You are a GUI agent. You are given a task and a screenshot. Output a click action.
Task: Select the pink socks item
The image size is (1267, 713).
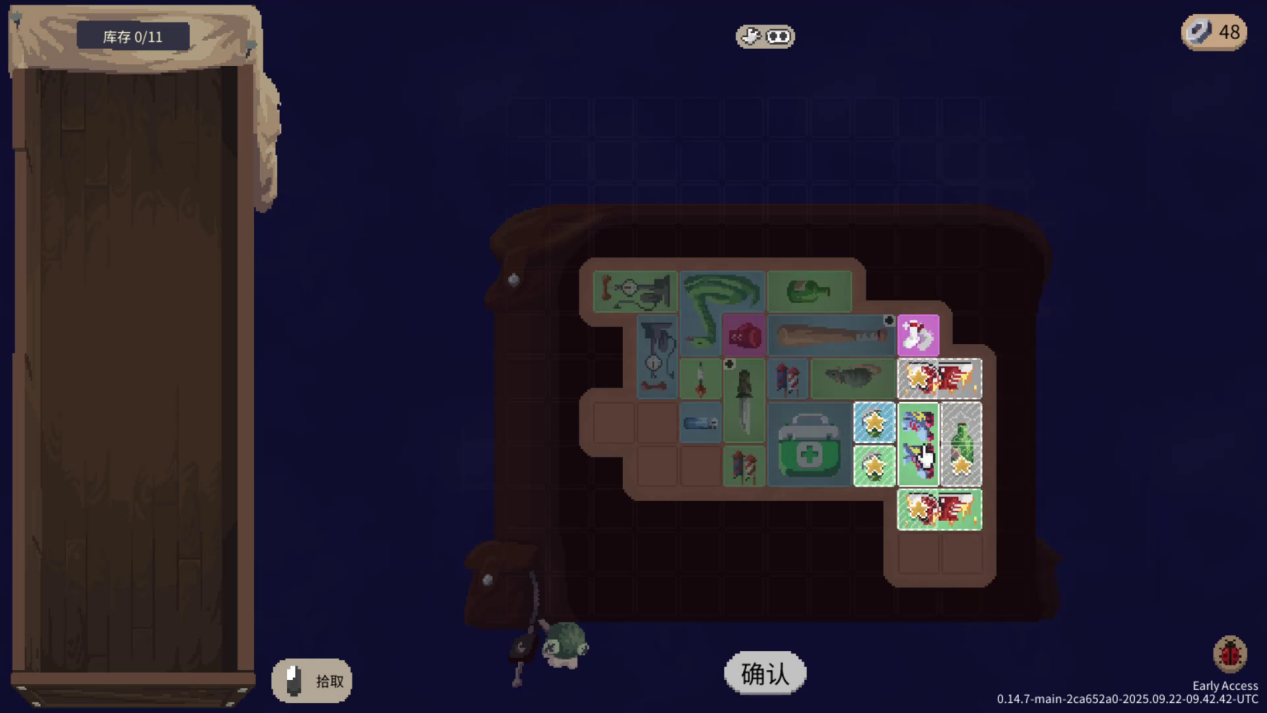917,335
